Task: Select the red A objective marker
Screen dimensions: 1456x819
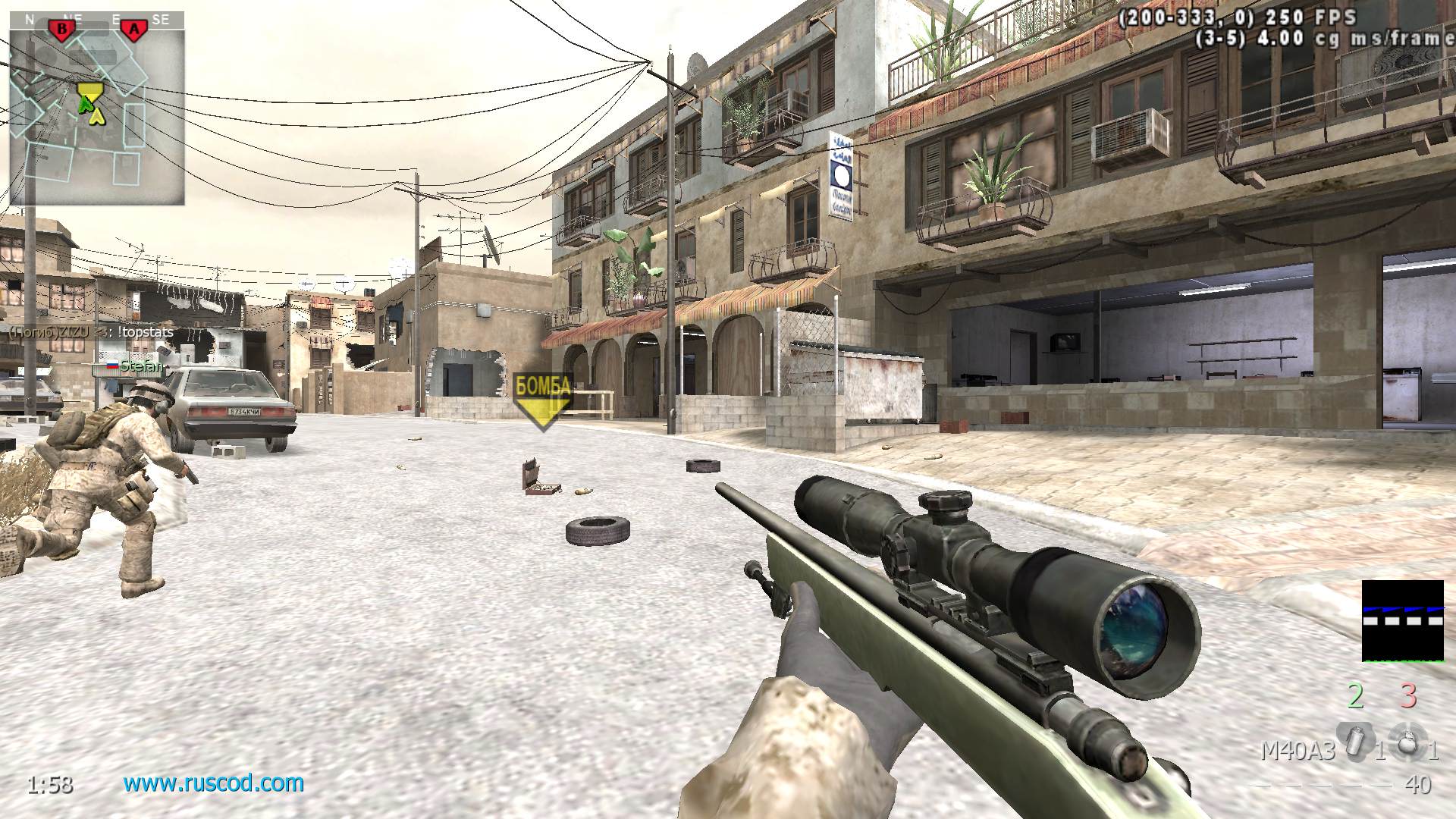Action: [x=134, y=30]
